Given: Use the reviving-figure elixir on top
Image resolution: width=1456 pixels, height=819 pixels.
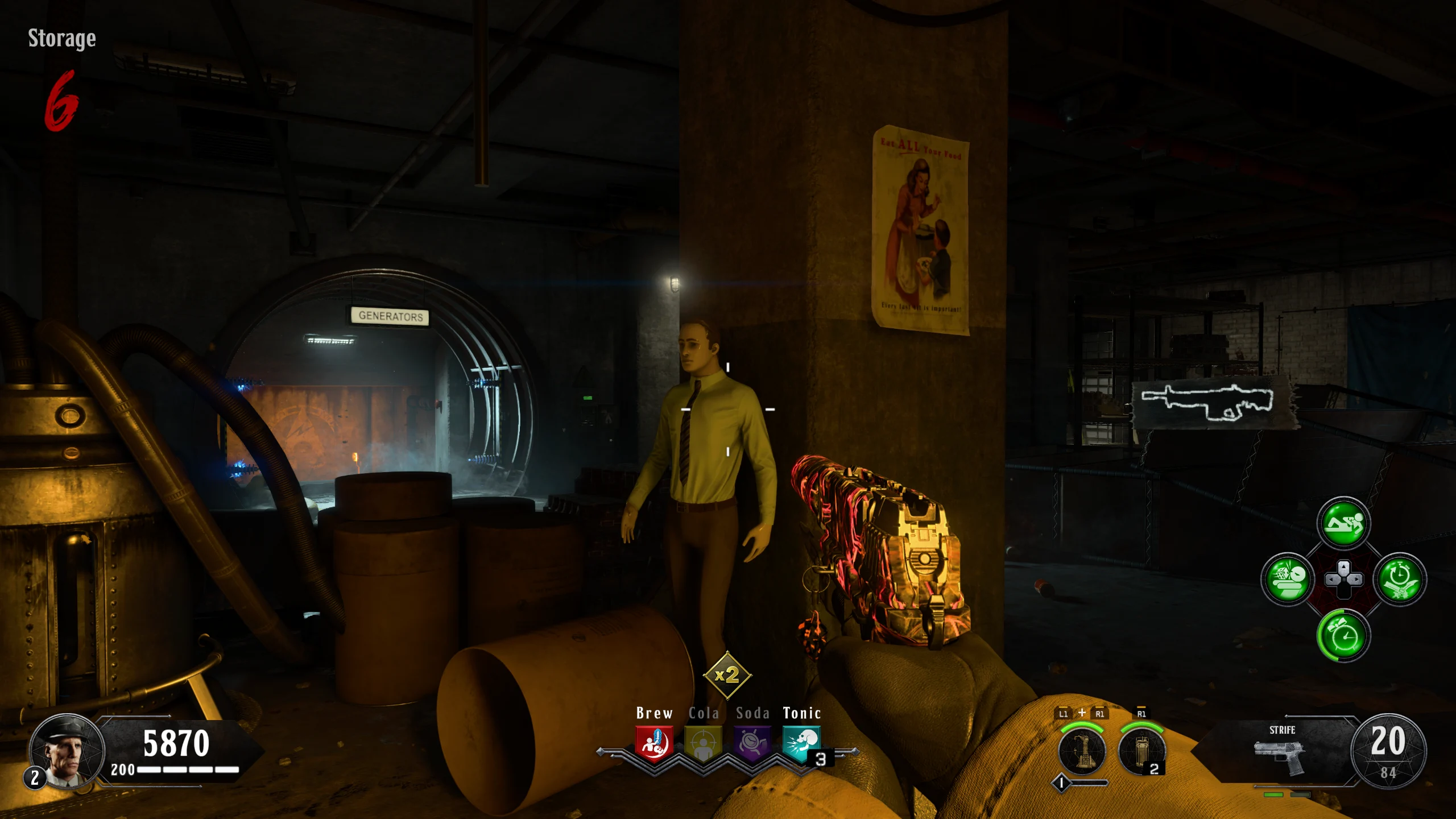Looking at the screenshot, I should (x=1343, y=523).
